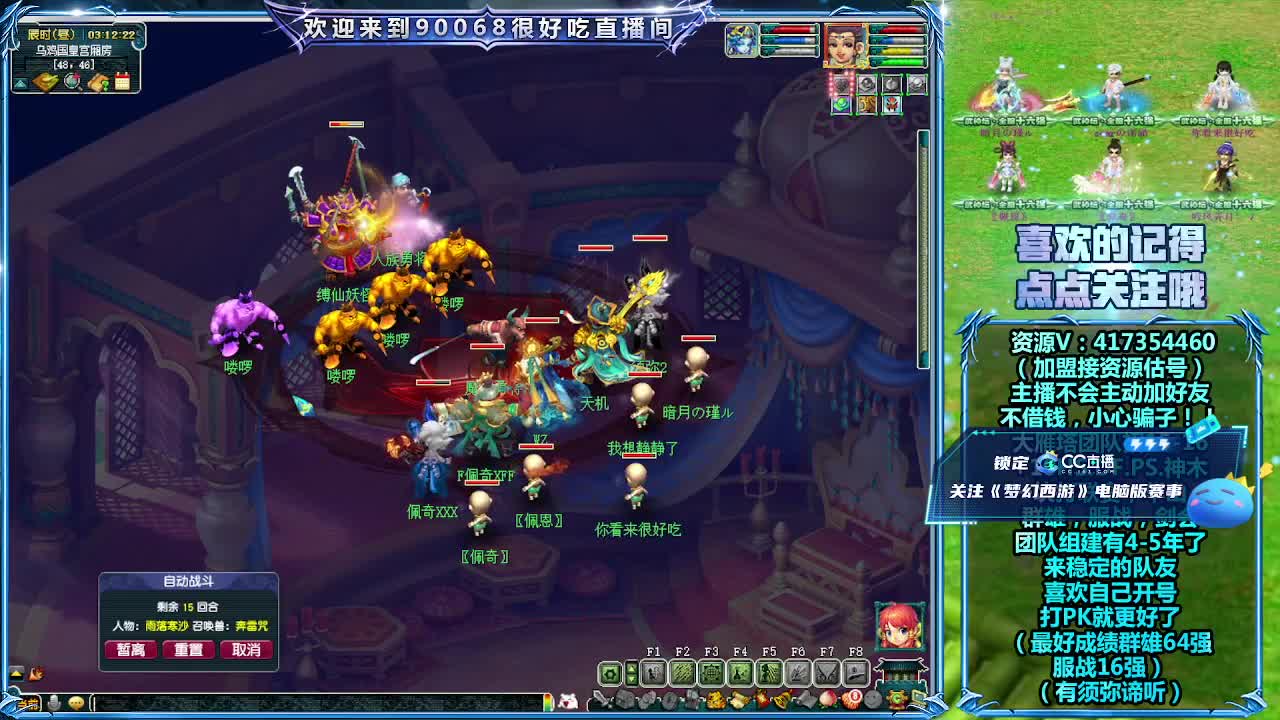Click the microphone icon in the chat bar
Viewport: 1280px width, 720px height.
(54, 702)
